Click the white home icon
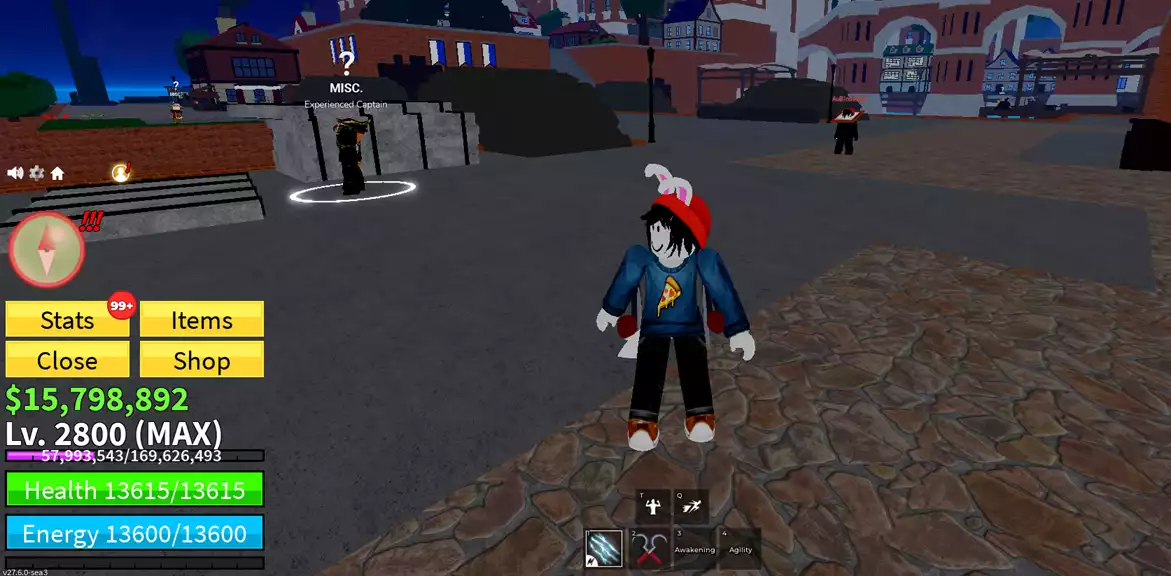This screenshot has height=576, width=1171. [57, 174]
